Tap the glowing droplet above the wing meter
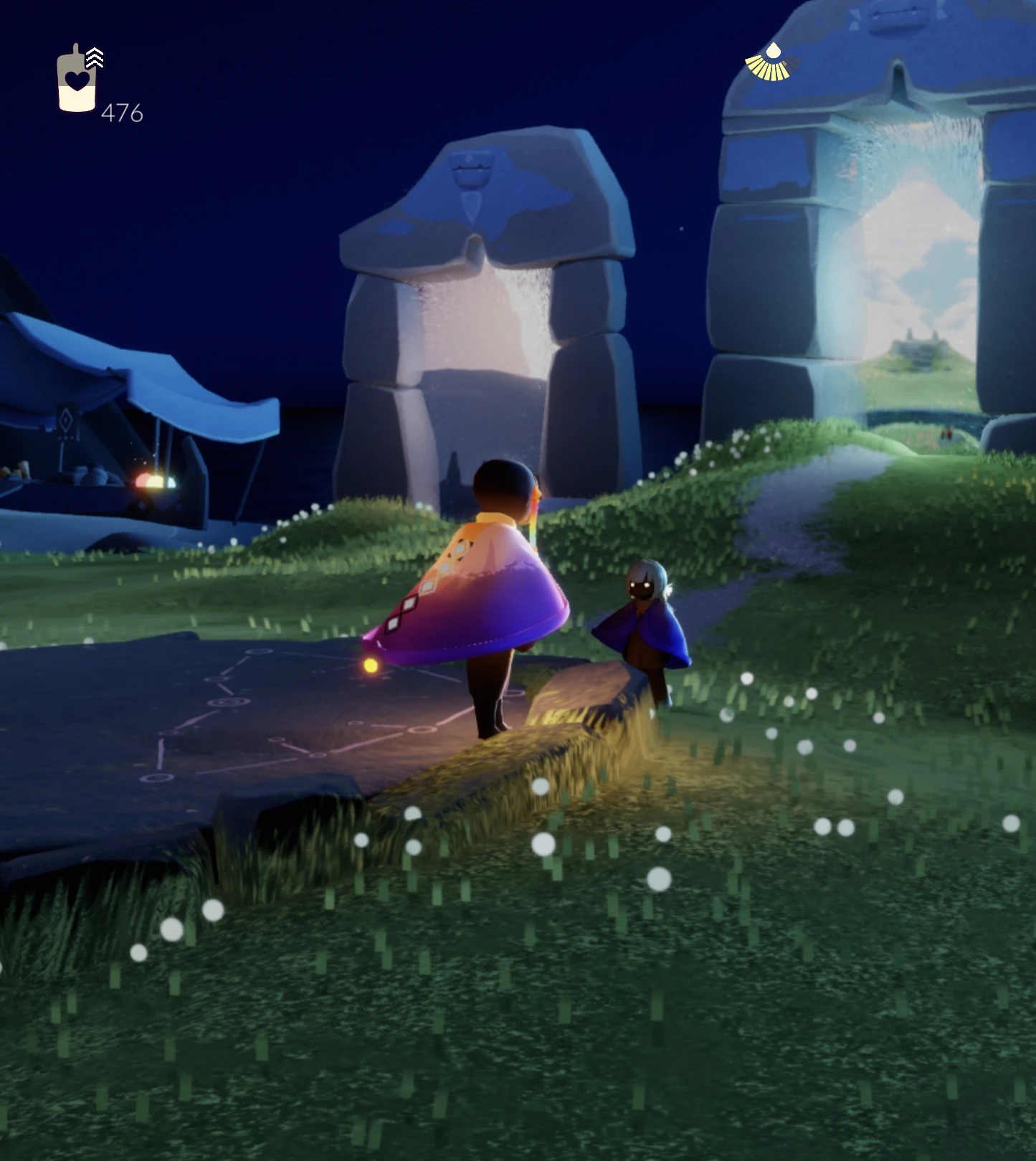Screen dimensions: 1036x1161 773,52
